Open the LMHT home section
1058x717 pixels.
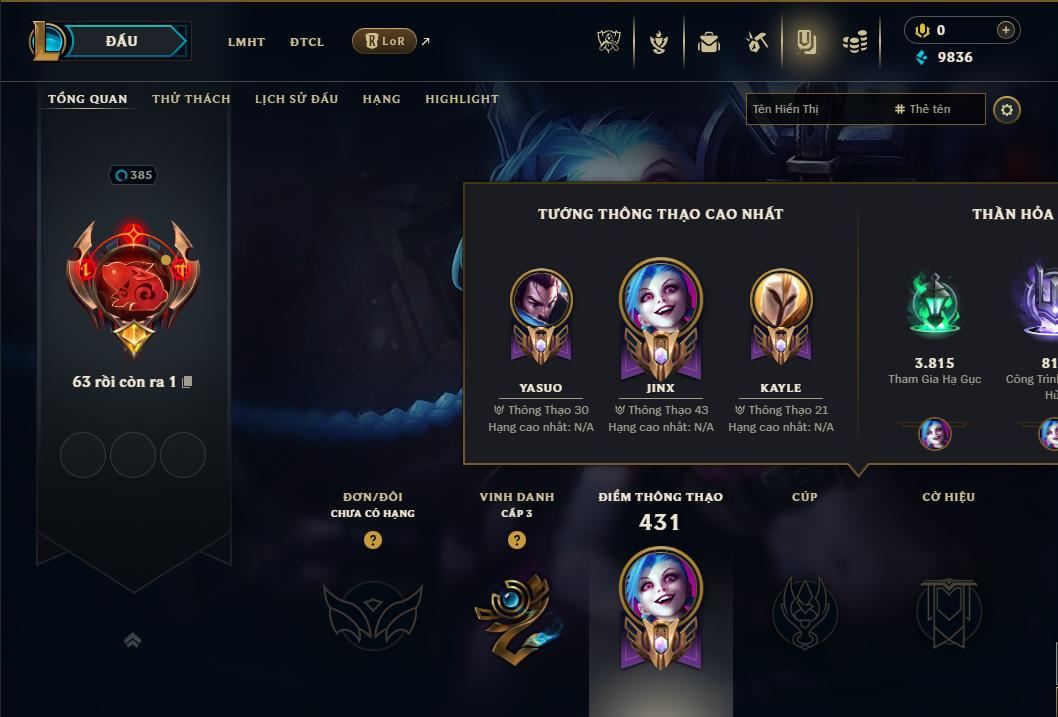246,42
